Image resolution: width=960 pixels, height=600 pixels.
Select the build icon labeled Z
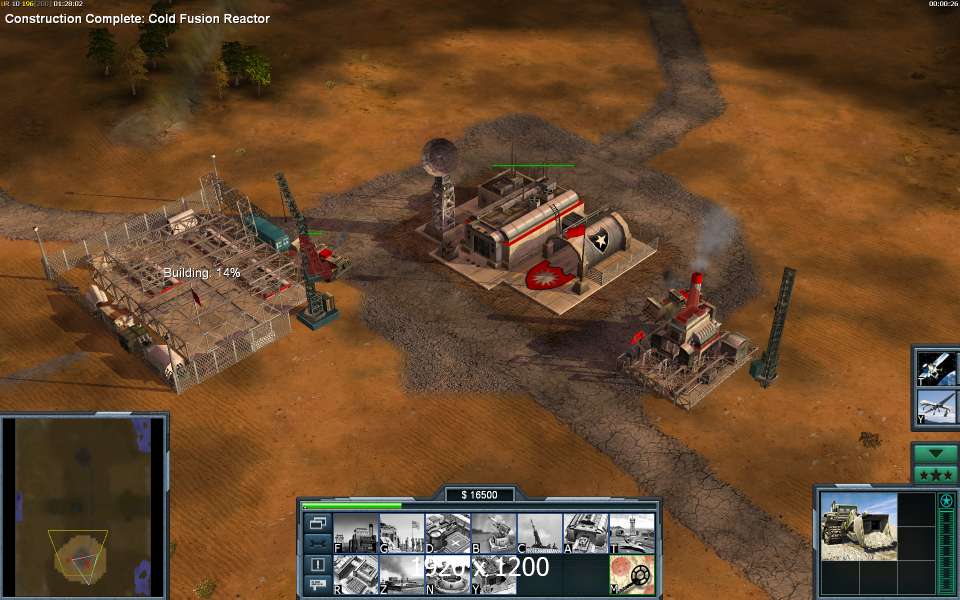point(400,575)
